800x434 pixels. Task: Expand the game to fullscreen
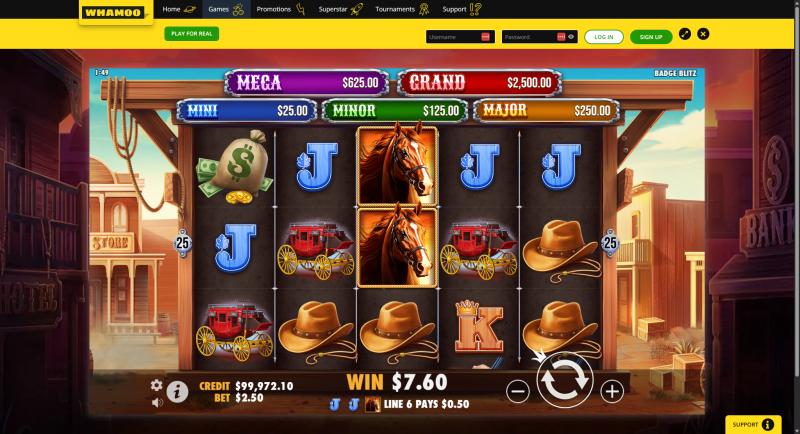point(685,33)
